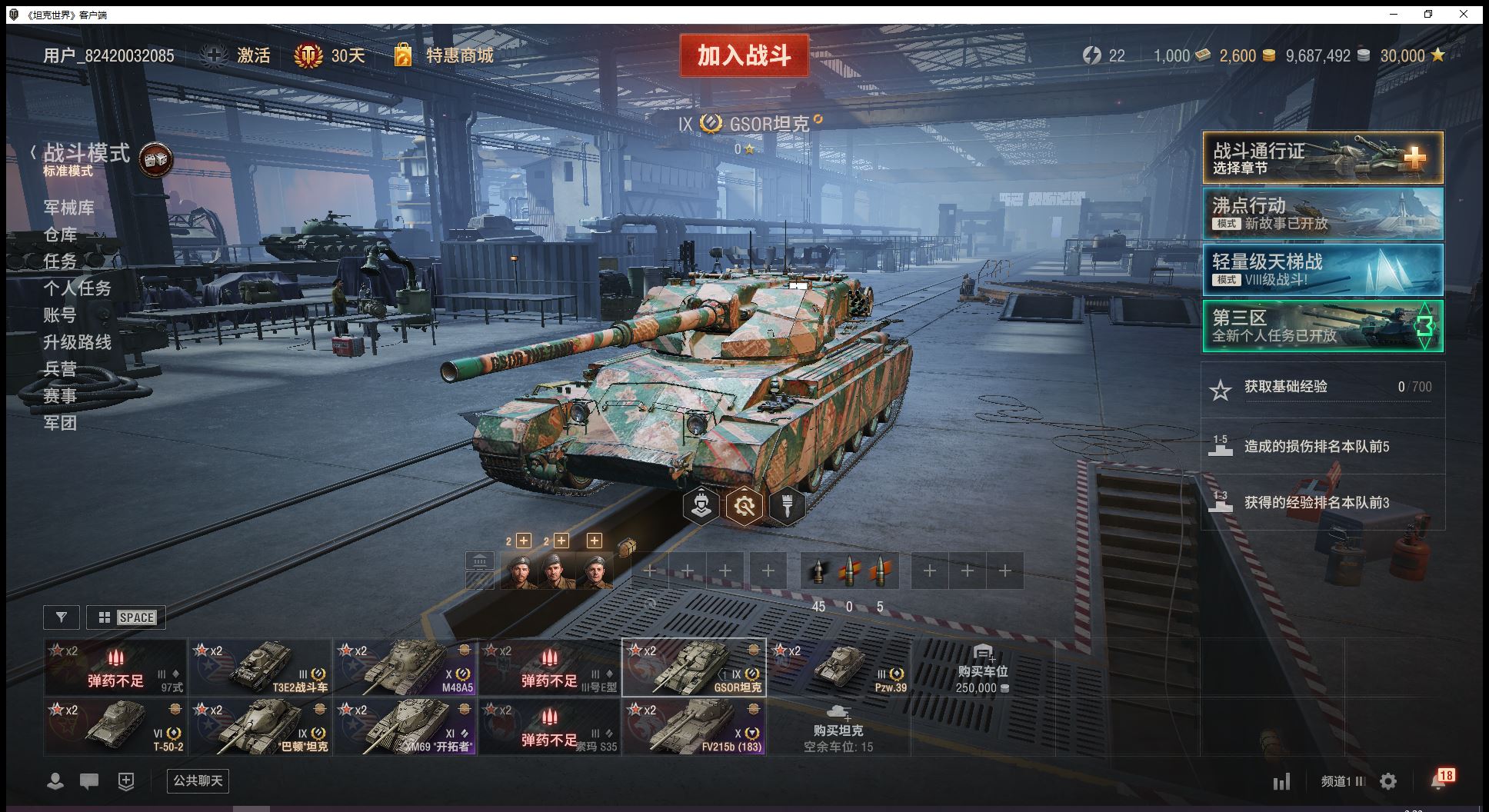The width and height of the screenshot is (1489, 812).
Task: Choose the FV215b (183) tank
Action: click(x=694, y=726)
